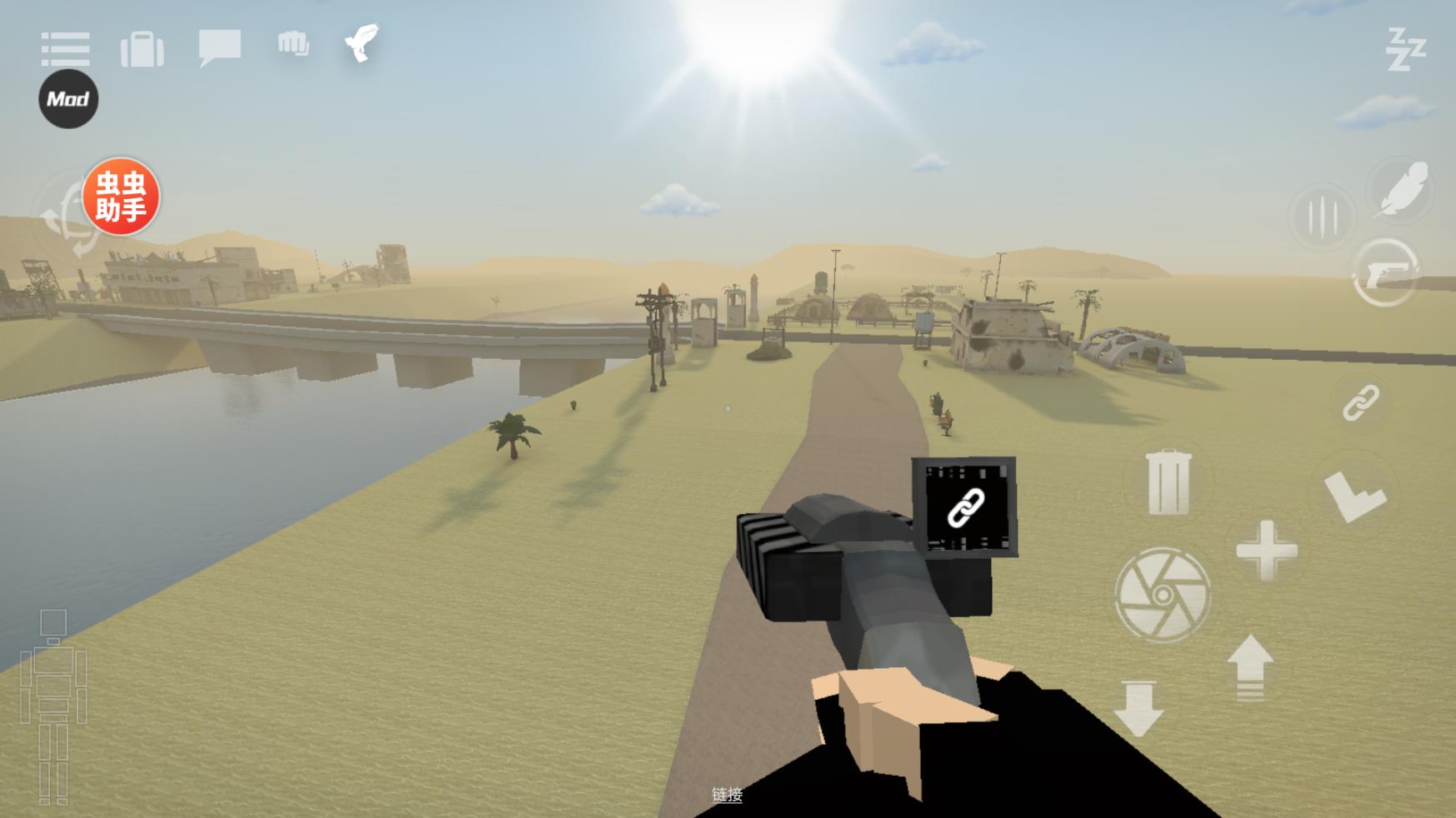
Task: Activate the chain link tool button
Action: click(1360, 404)
